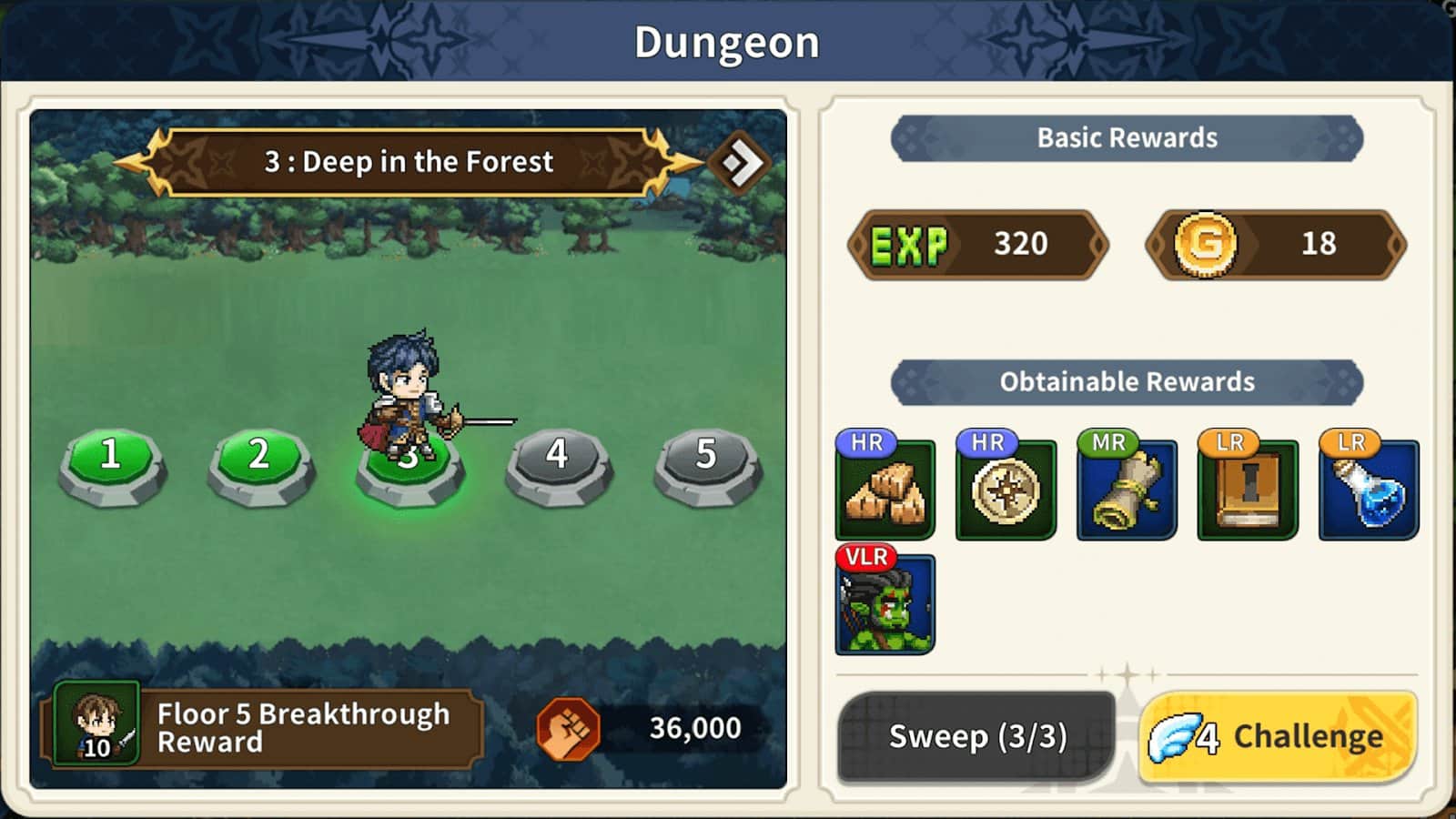View the MR scroll reward
Viewport: 1456px width, 819px height.
(x=1127, y=490)
